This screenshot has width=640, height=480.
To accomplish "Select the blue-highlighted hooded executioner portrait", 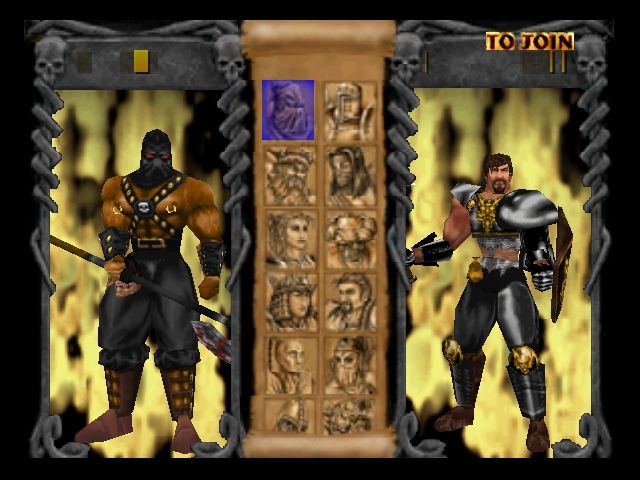I will click(x=288, y=110).
